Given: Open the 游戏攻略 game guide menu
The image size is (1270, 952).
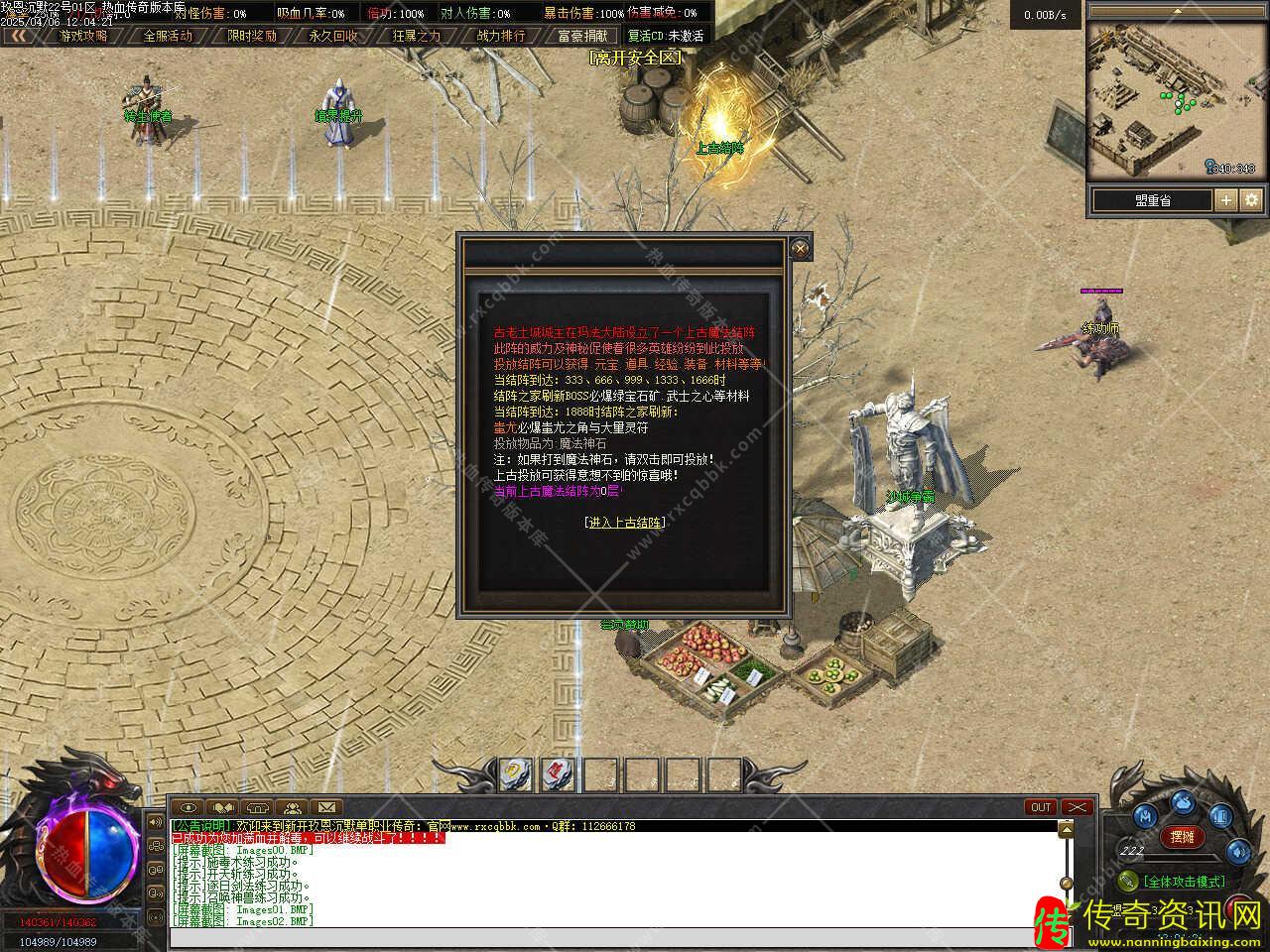Looking at the screenshot, I should [x=83, y=36].
